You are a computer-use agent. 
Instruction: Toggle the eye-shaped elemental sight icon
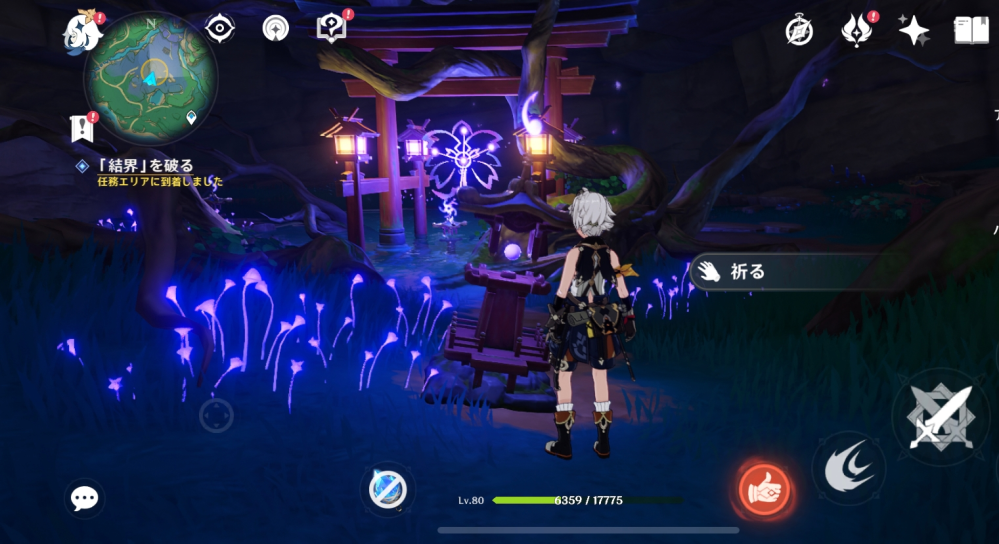point(219,28)
